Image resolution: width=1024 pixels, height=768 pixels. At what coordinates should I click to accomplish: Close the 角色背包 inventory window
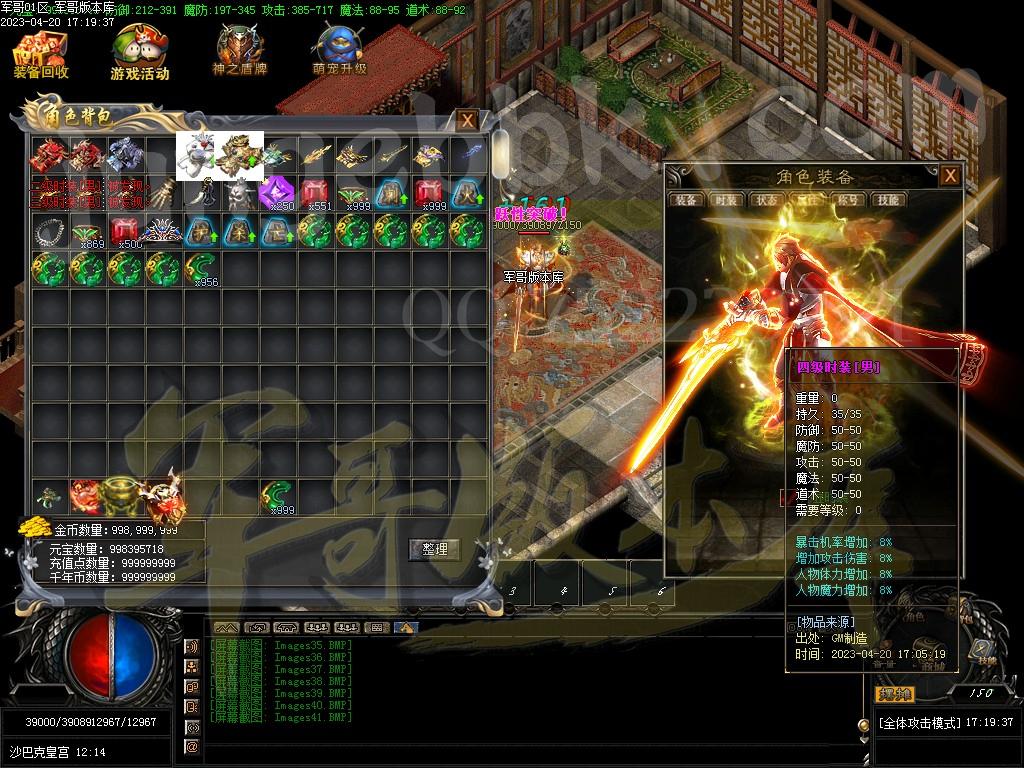(467, 121)
